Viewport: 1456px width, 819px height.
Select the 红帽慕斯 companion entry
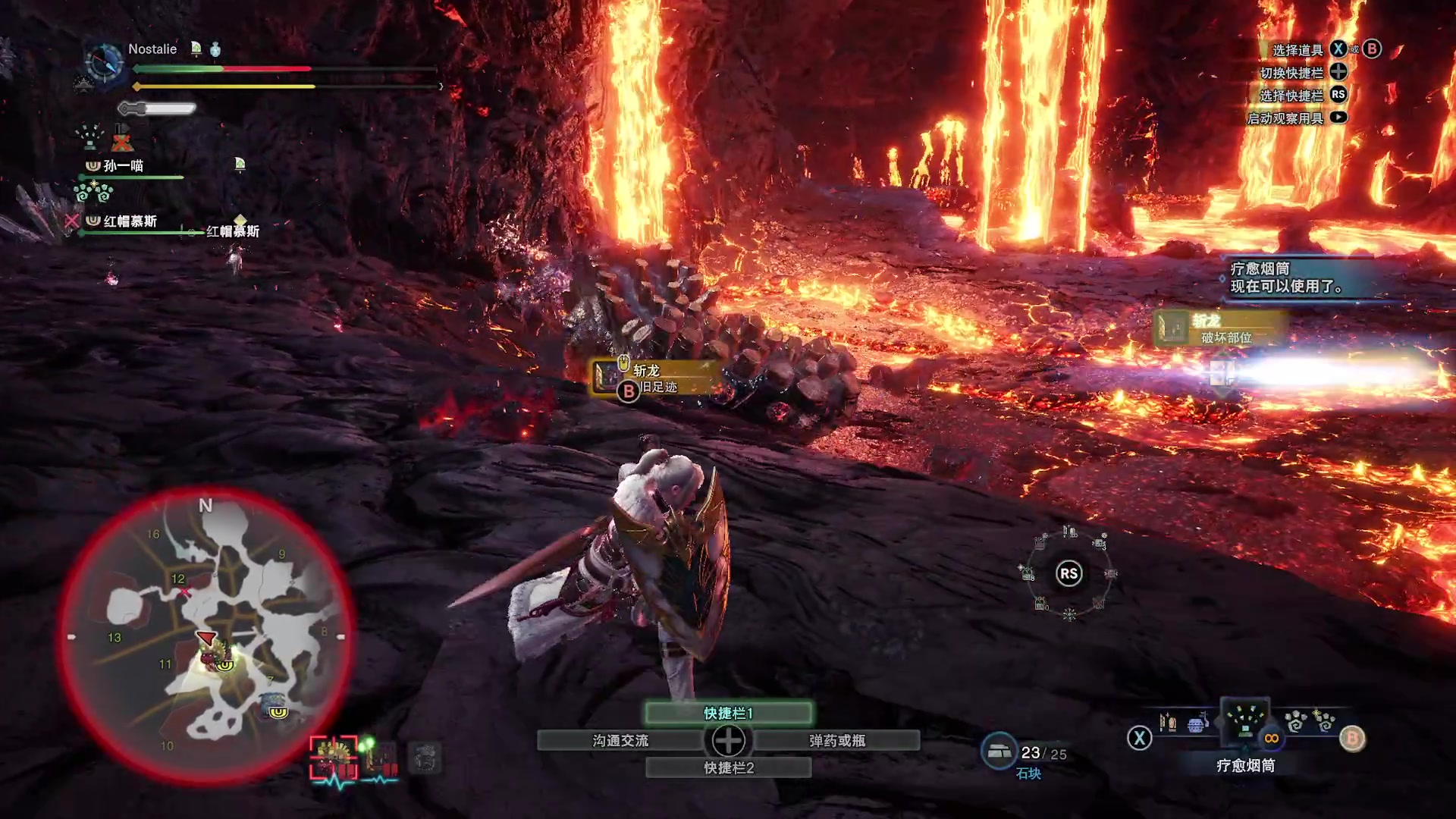[x=130, y=221]
